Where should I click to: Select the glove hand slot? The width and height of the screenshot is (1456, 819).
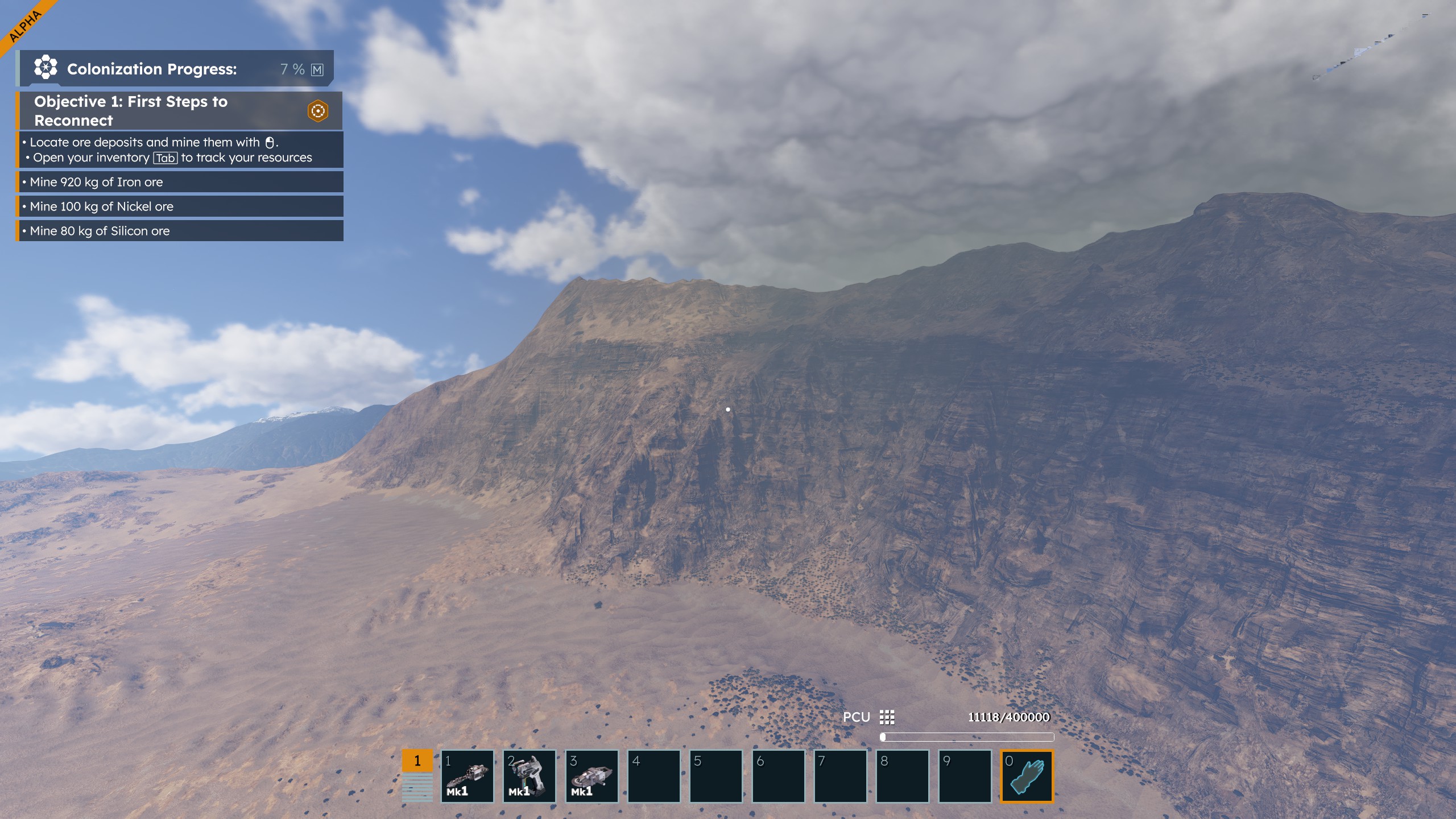coord(1027,776)
